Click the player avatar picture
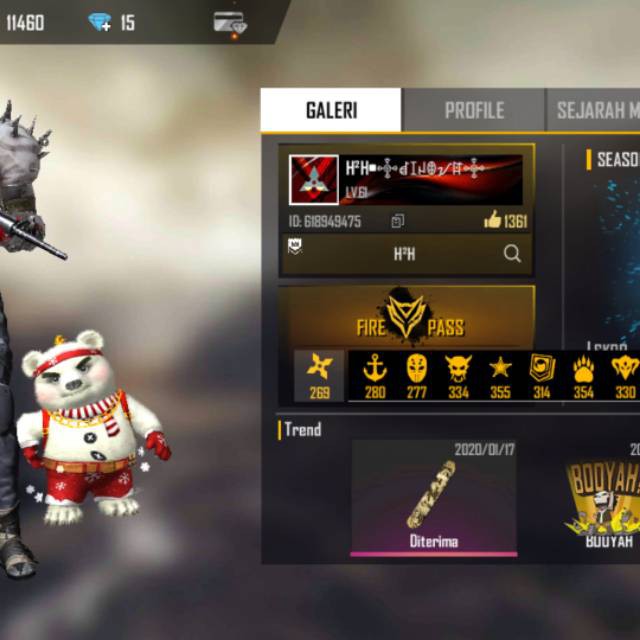 [314, 180]
